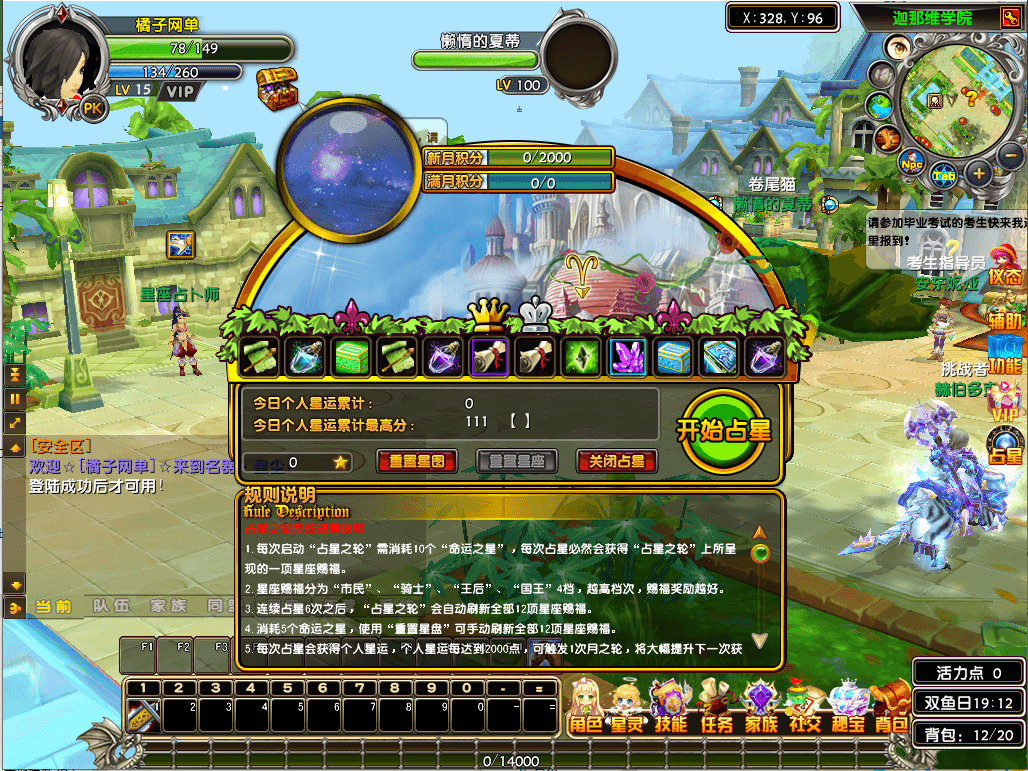Click the red 重置星图 button
Screen dimensions: 1028x771
[417, 462]
